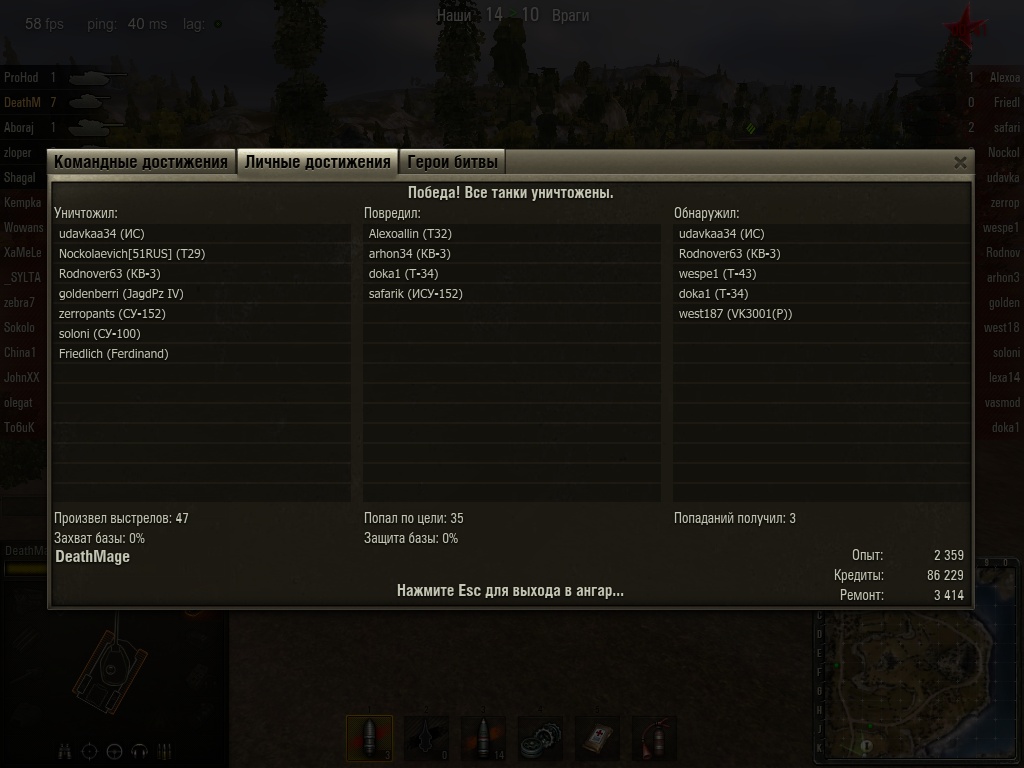
Task: Click the Nockolaevich[51RUS] (T29) row
Action: (132, 254)
